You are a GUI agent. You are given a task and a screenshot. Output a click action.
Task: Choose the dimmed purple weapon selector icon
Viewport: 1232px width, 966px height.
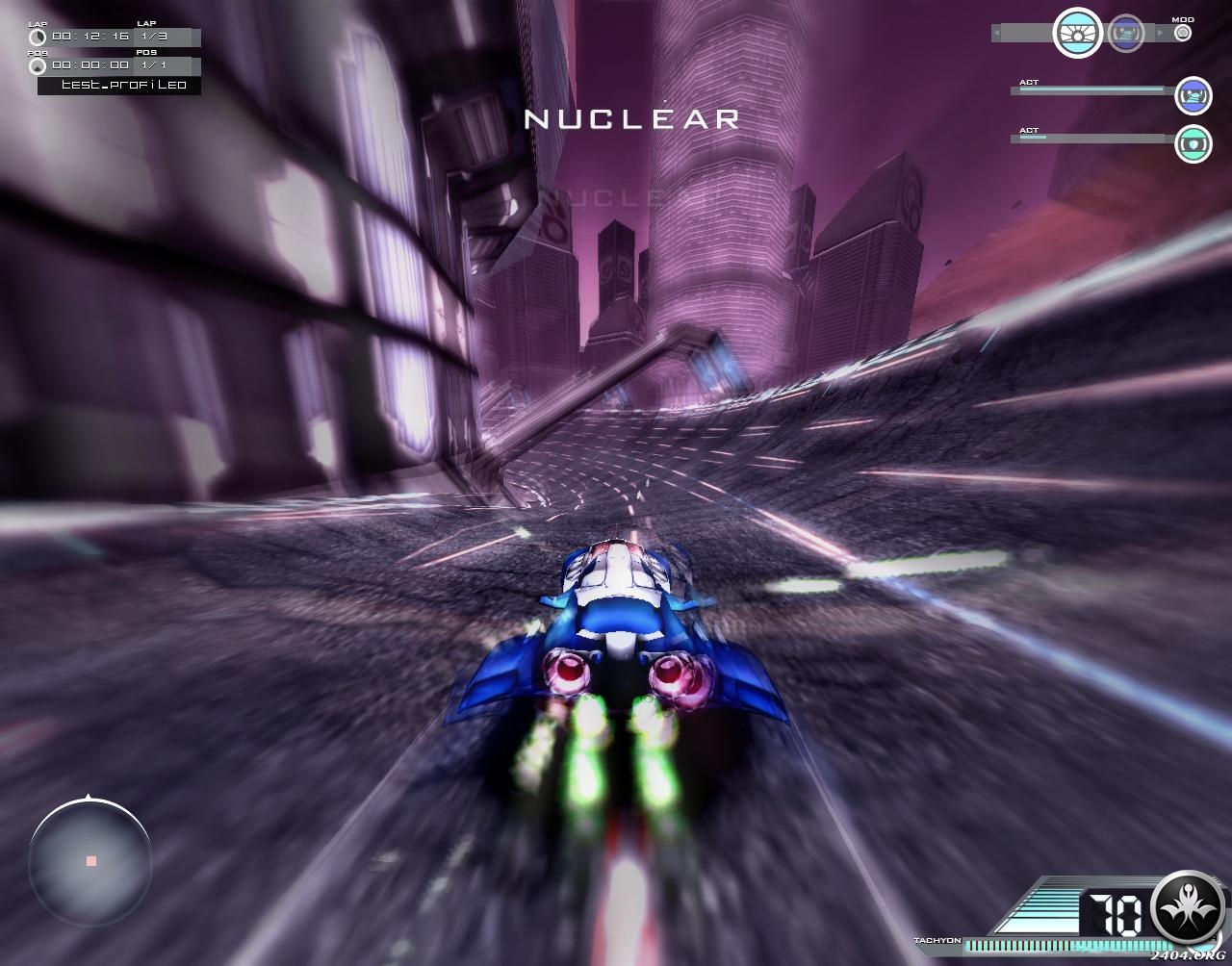pyautogui.click(x=1125, y=34)
